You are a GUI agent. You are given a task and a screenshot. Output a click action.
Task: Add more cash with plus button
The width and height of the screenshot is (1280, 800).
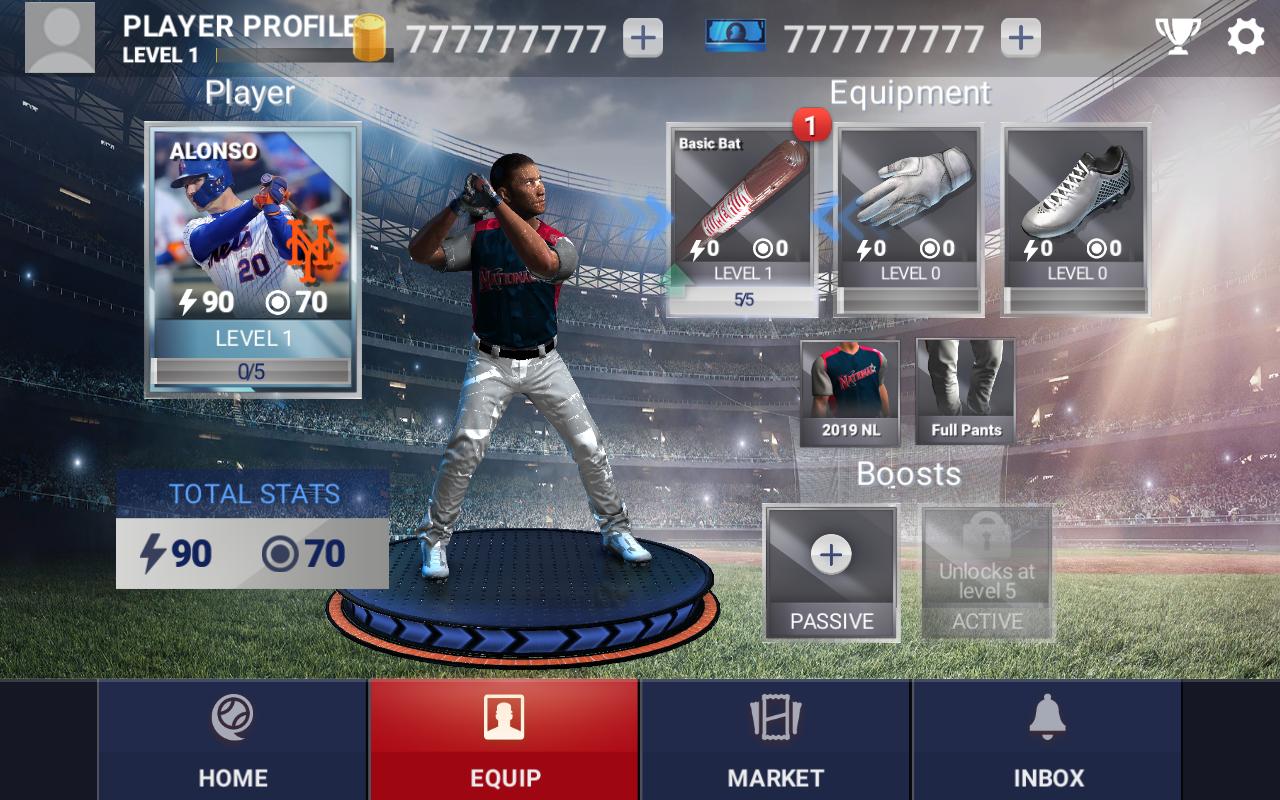tap(1020, 38)
